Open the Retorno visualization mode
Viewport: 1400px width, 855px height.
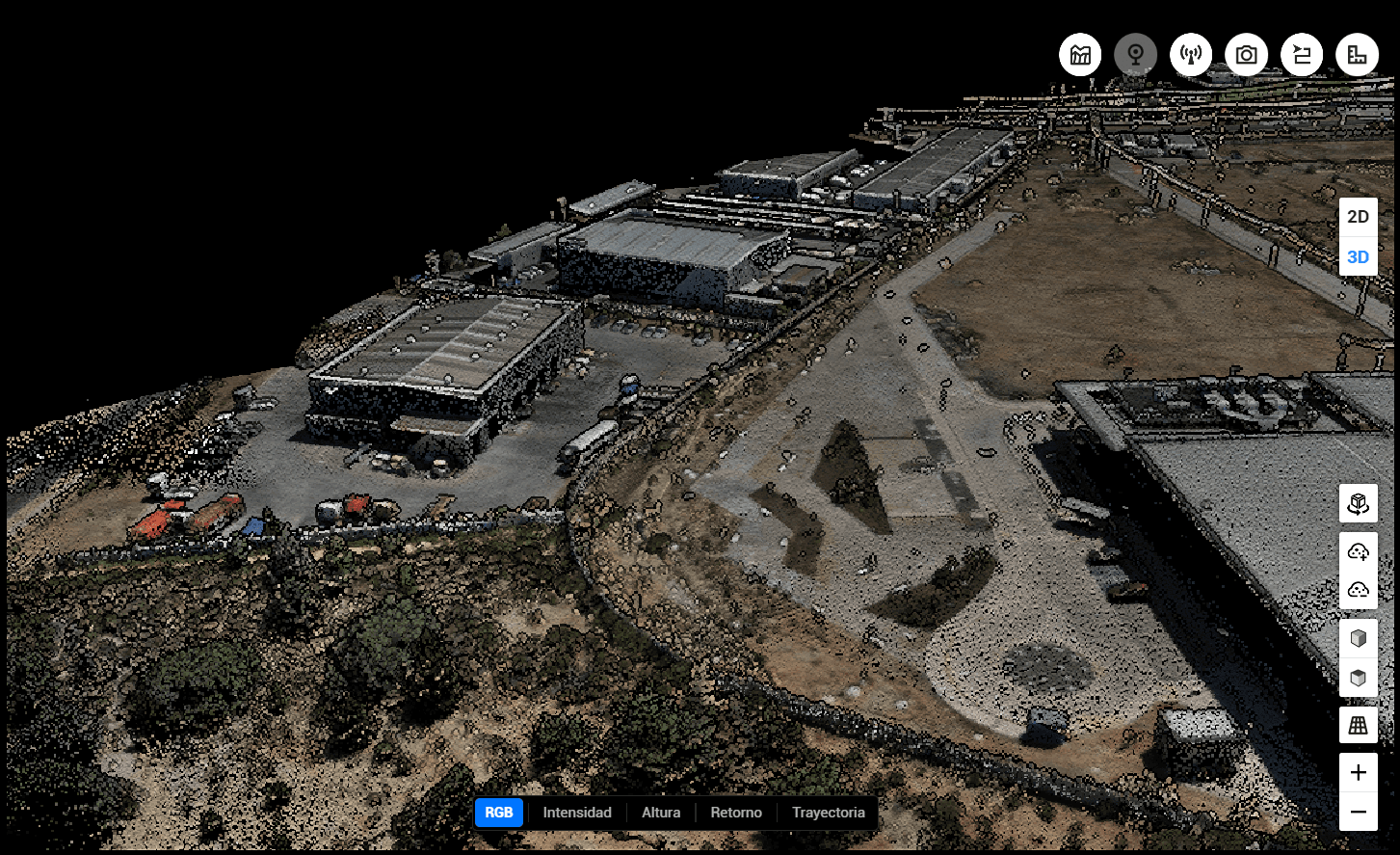(x=736, y=813)
